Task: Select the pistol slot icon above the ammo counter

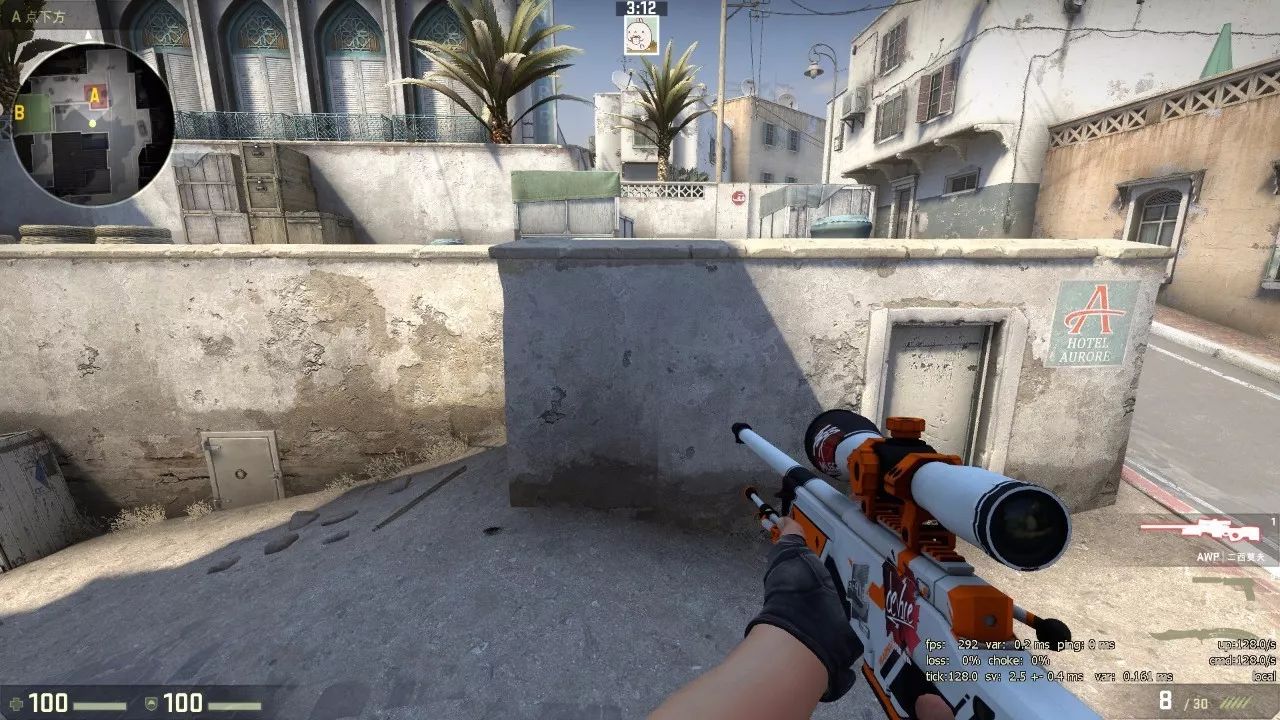Action: pyautogui.click(x=1225, y=585)
